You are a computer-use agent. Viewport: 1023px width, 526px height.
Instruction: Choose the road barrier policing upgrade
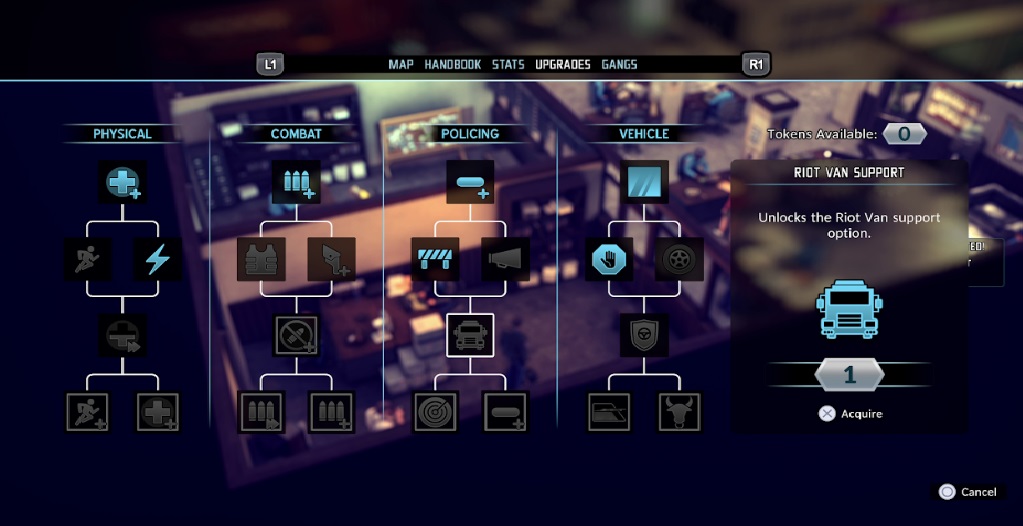tap(435, 259)
